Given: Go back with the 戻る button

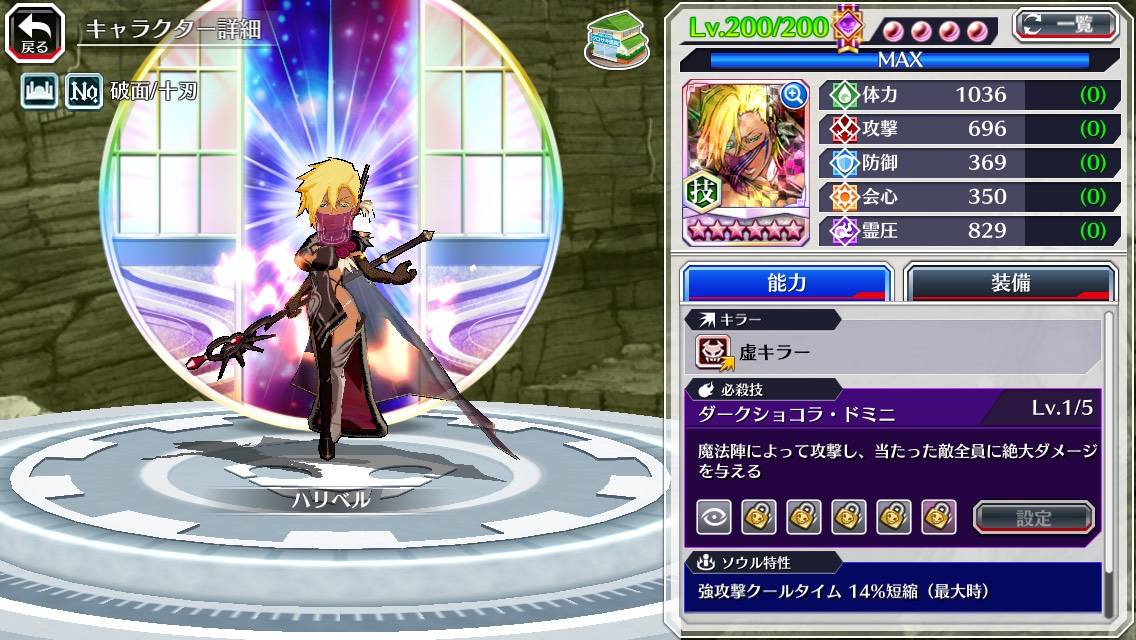Looking at the screenshot, I should click(34, 32).
